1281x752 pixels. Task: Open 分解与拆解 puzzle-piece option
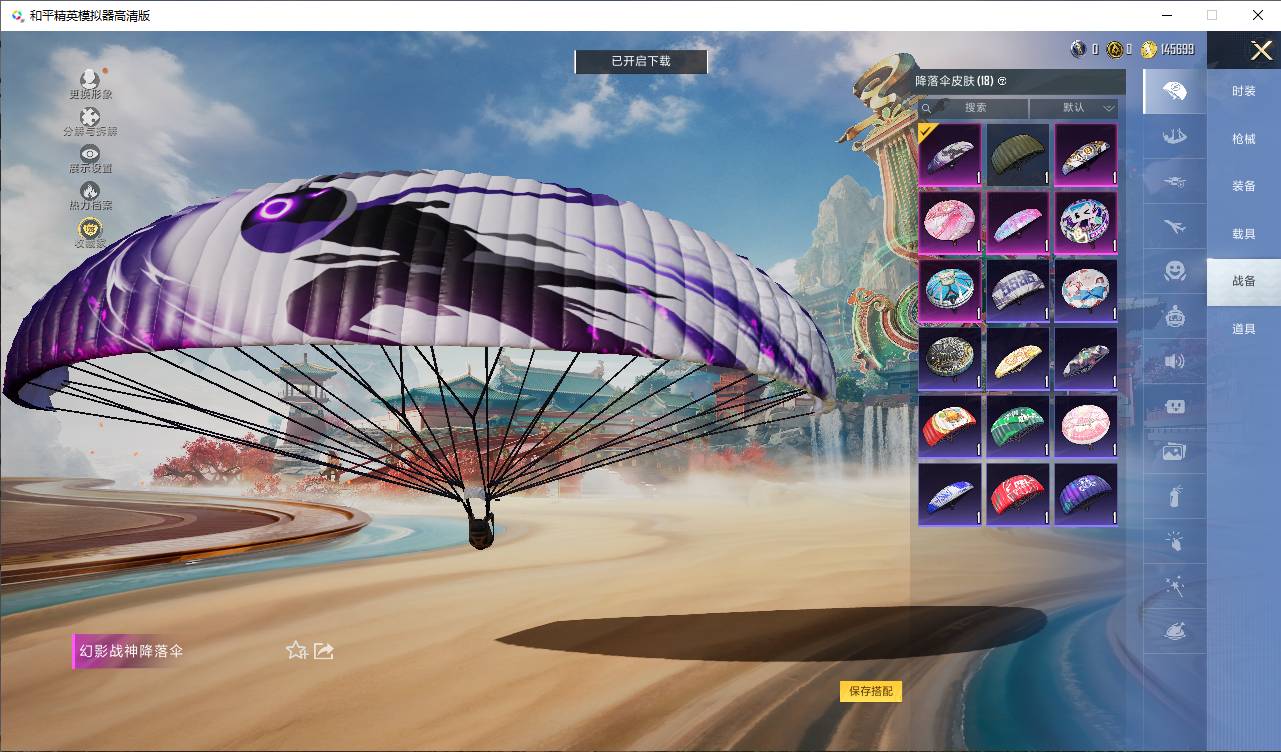pyautogui.click(x=90, y=121)
